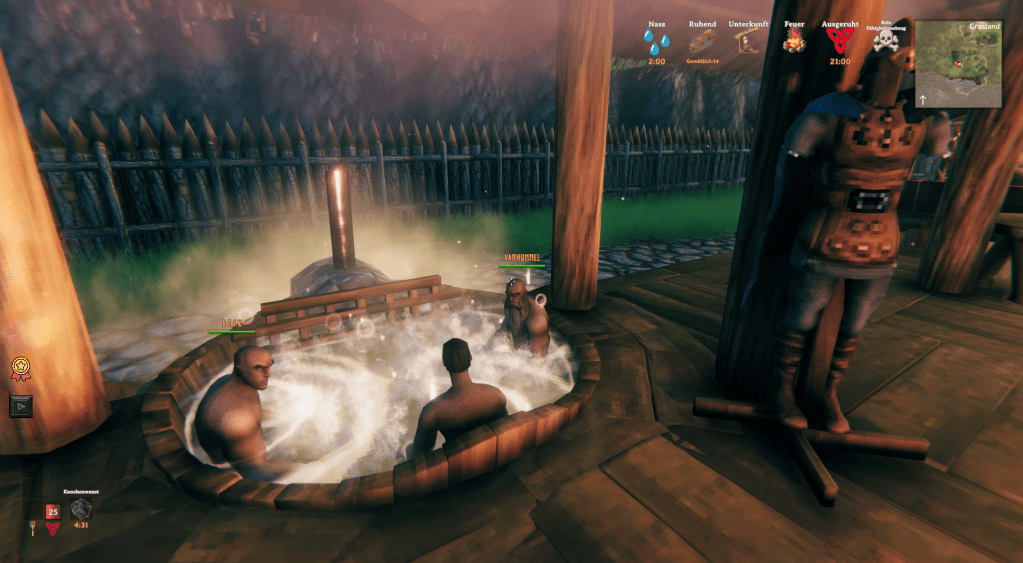Select the Ruhend resting status icon

point(702,41)
